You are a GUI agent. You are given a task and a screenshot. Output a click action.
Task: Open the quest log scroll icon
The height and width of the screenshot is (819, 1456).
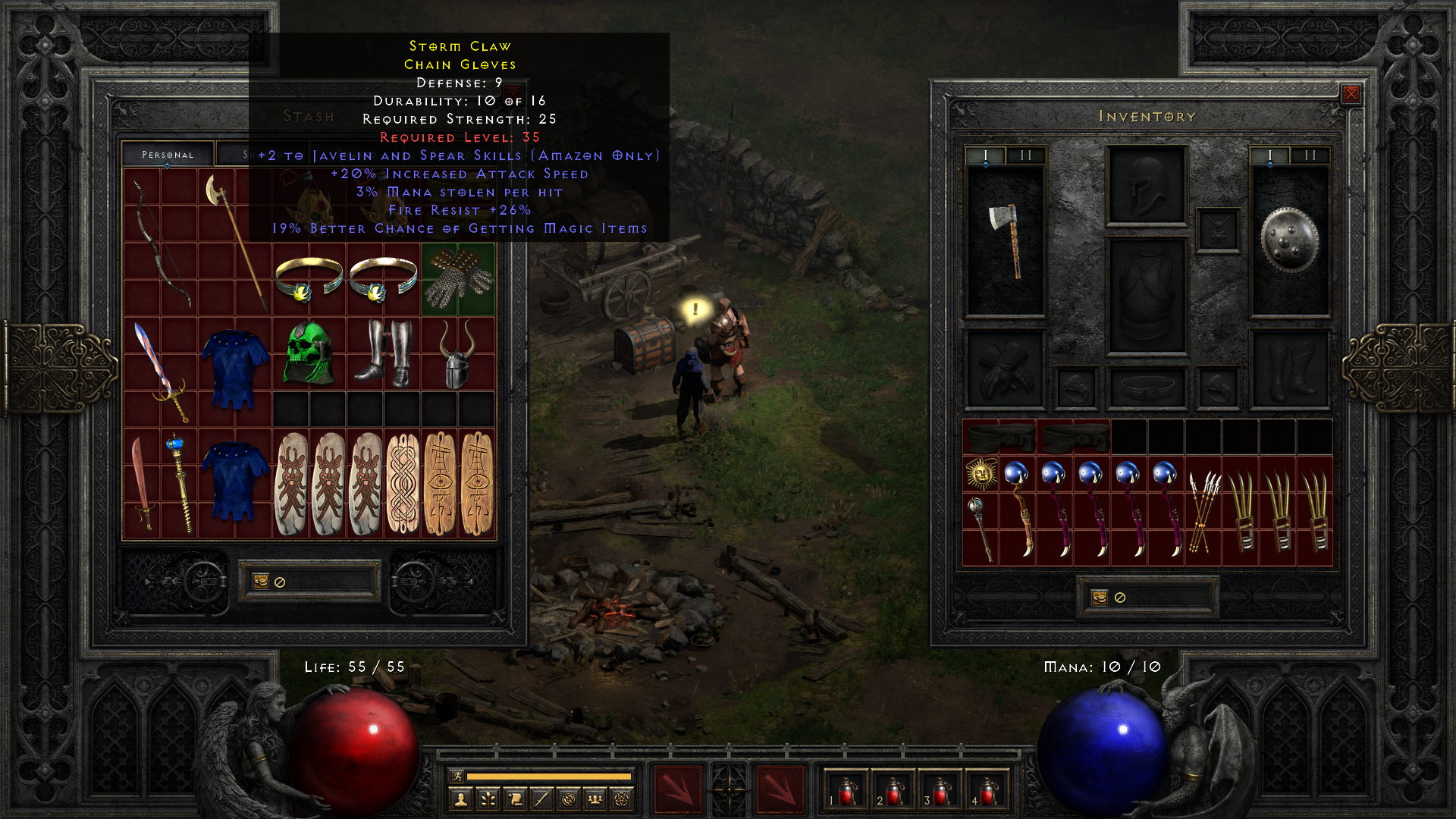514,799
